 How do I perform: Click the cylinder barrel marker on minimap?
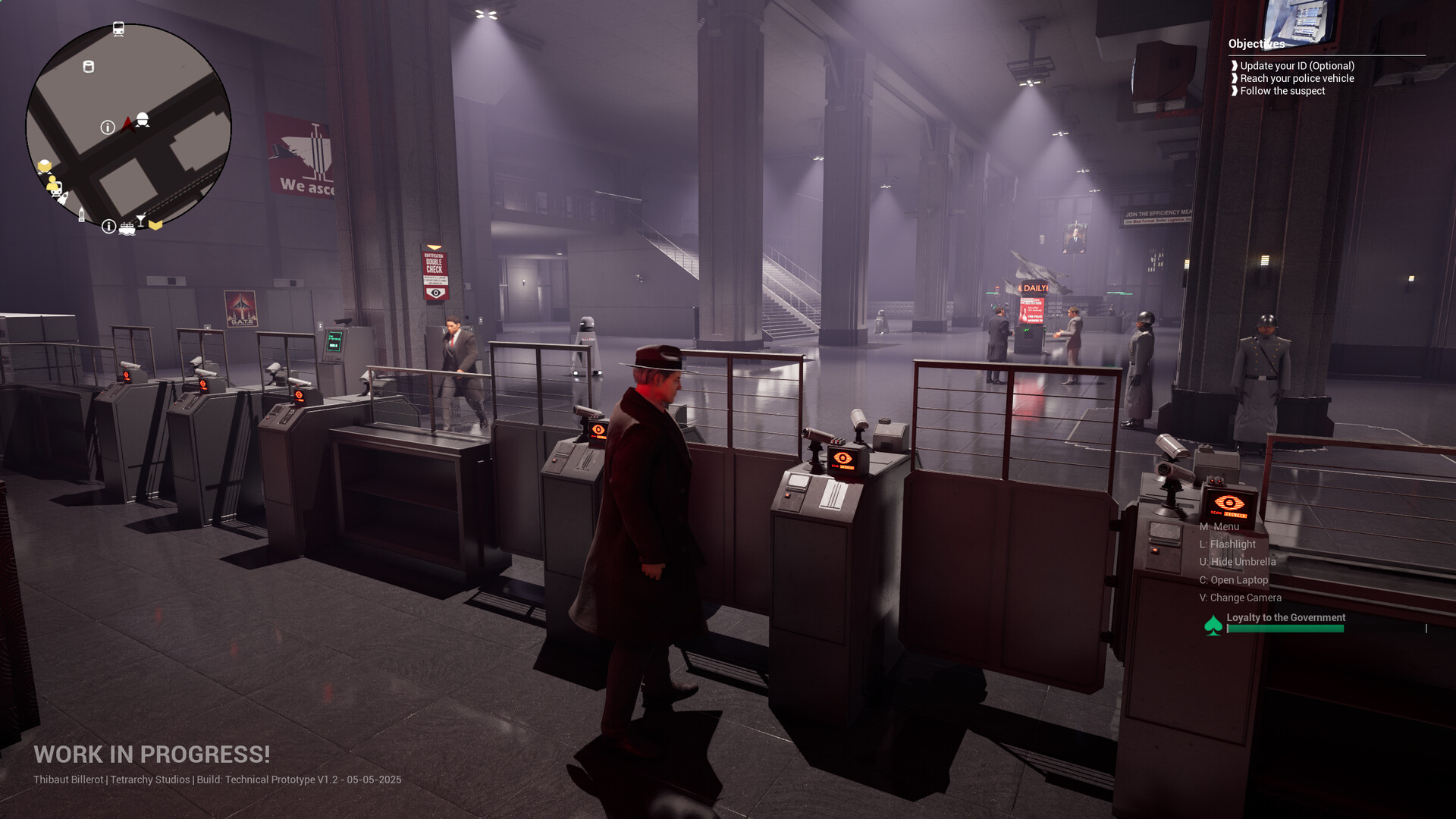88,67
